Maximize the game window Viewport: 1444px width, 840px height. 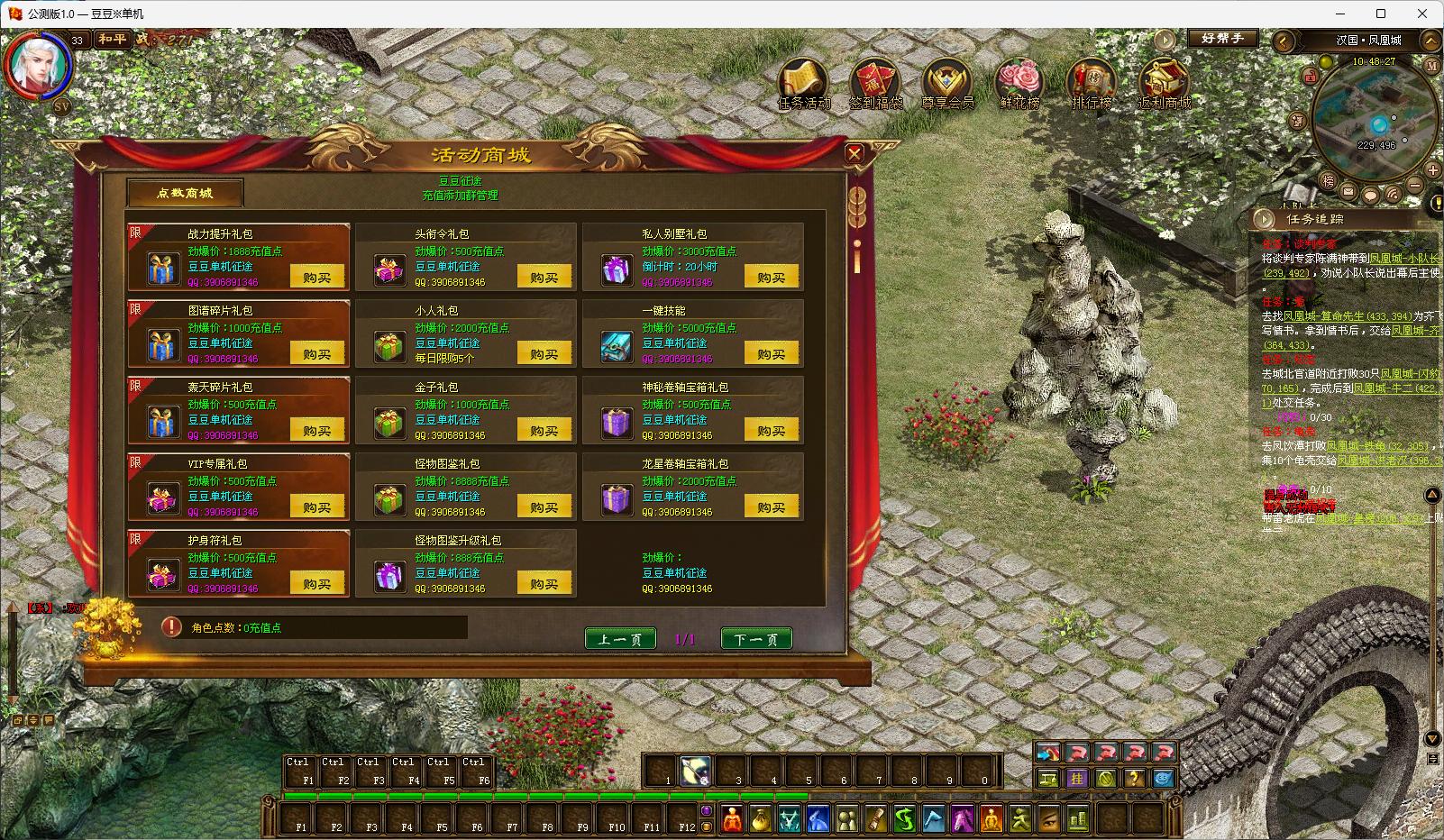(1381, 14)
